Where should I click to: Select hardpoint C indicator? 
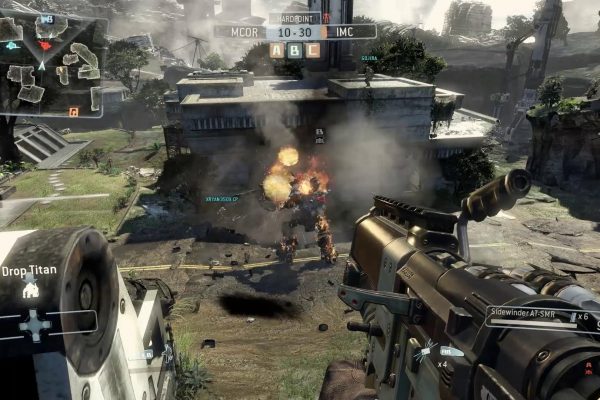coord(313,50)
